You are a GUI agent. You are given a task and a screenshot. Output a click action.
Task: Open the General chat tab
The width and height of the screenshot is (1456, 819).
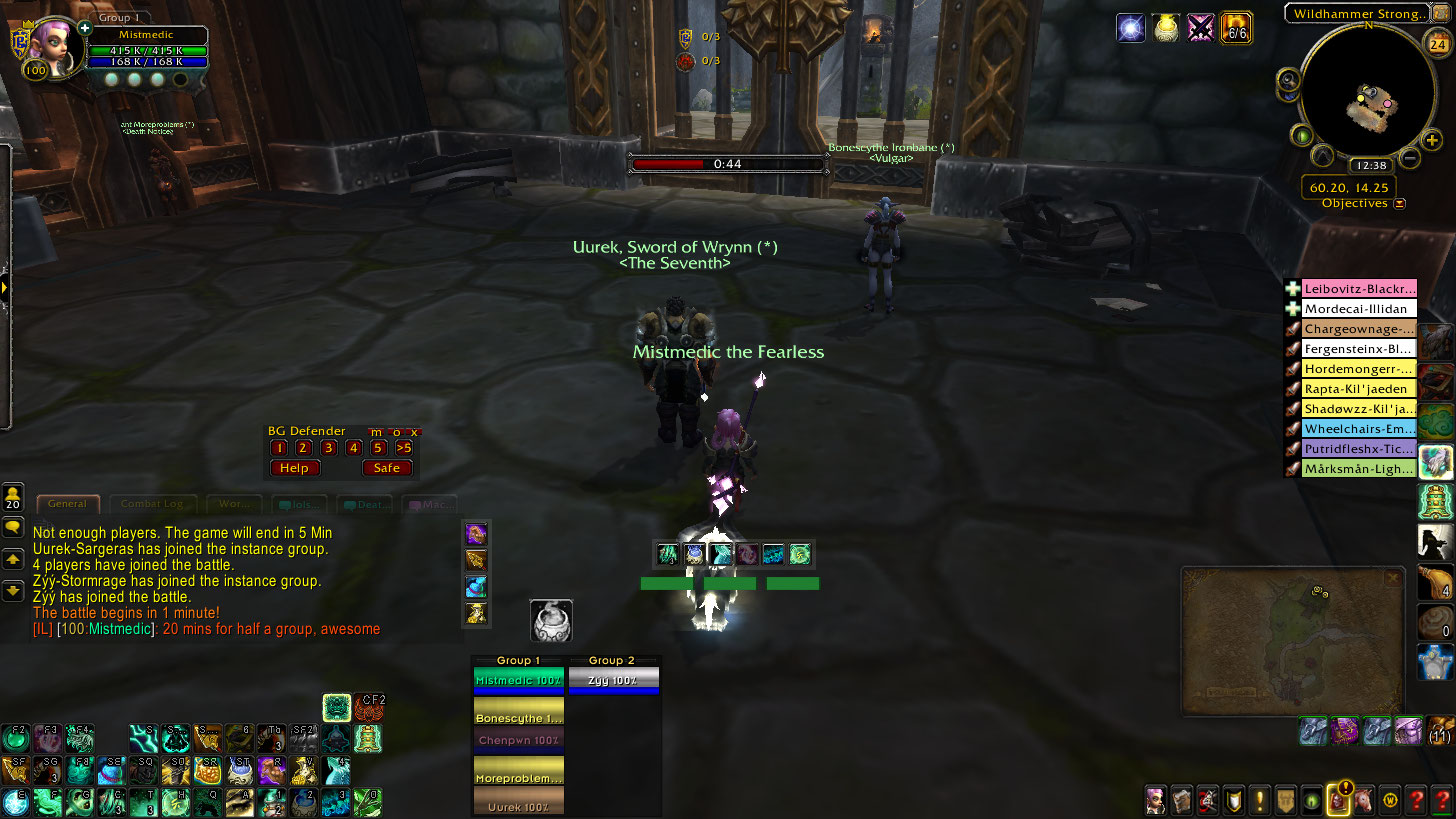pyautogui.click(x=68, y=505)
